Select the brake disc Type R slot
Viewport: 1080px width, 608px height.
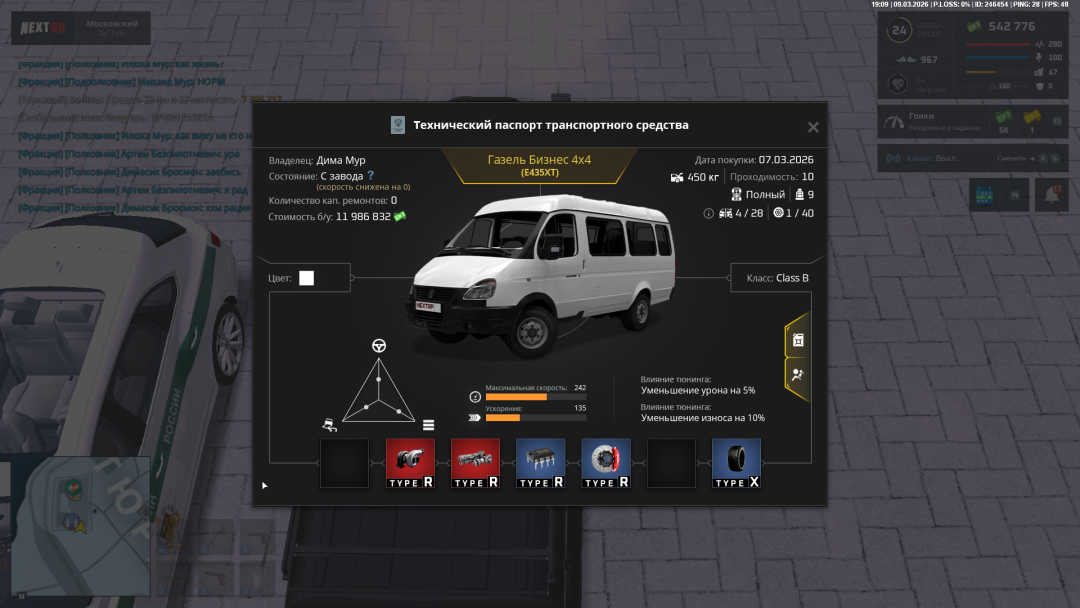pyautogui.click(x=605, y=463)
